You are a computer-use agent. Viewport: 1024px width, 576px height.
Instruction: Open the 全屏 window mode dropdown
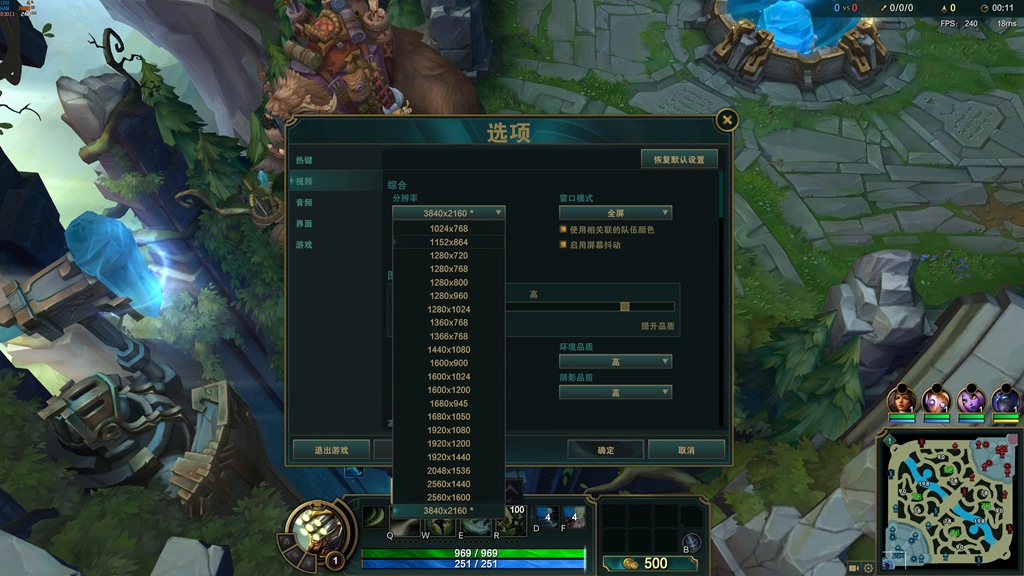[615, 213]
